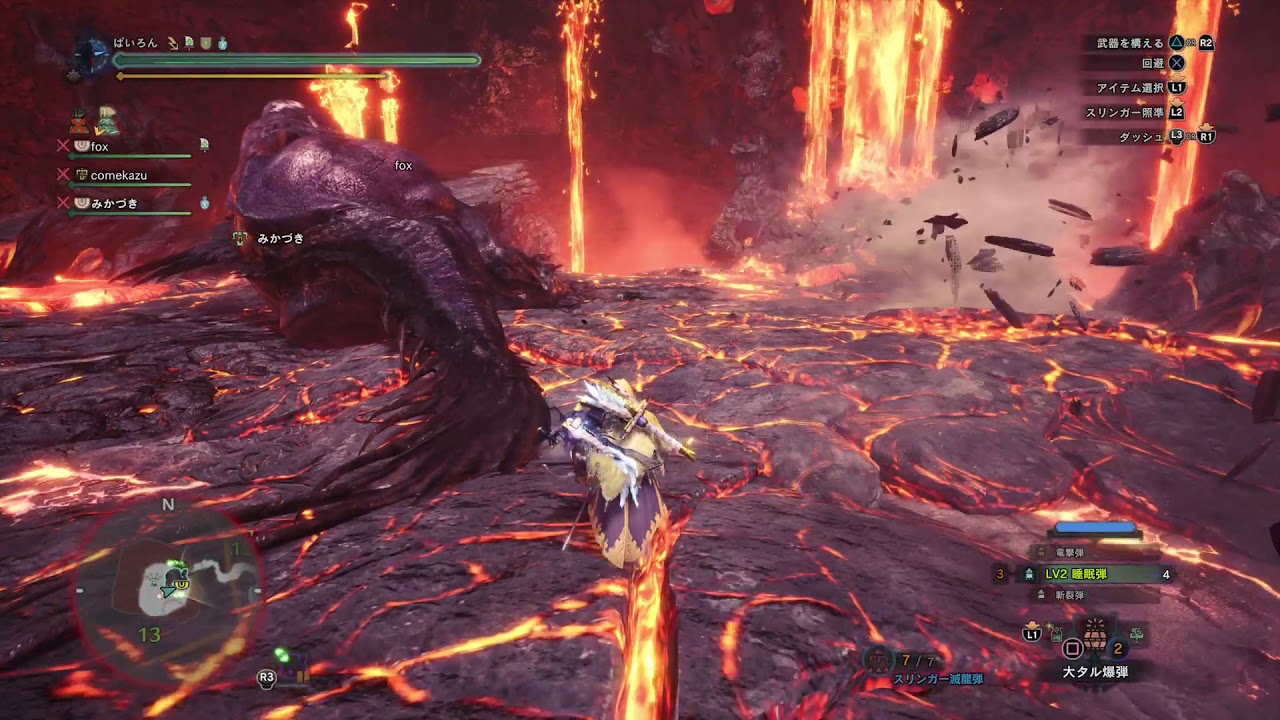Click the green monster icon above the party list

point(107,123)
